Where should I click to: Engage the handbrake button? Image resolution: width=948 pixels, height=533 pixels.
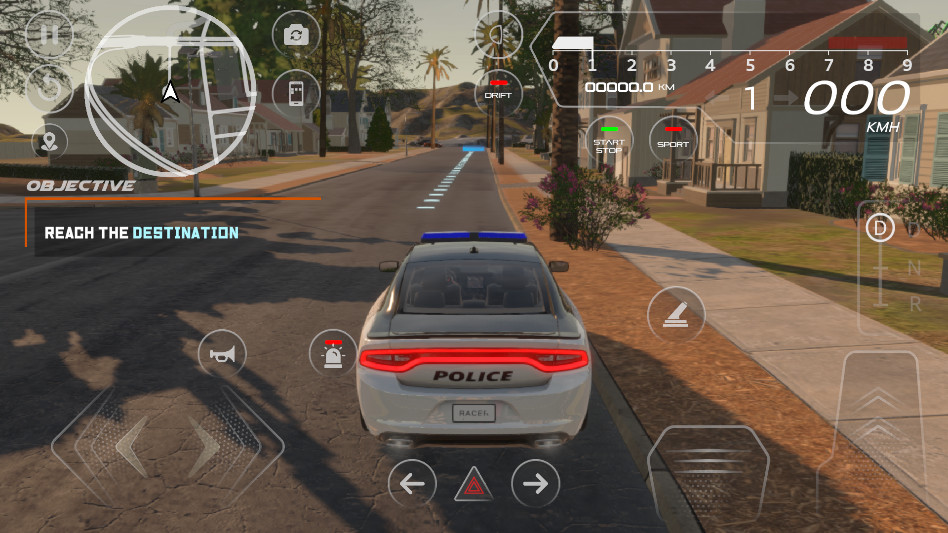pyautogui.click(x=676, y=314)
